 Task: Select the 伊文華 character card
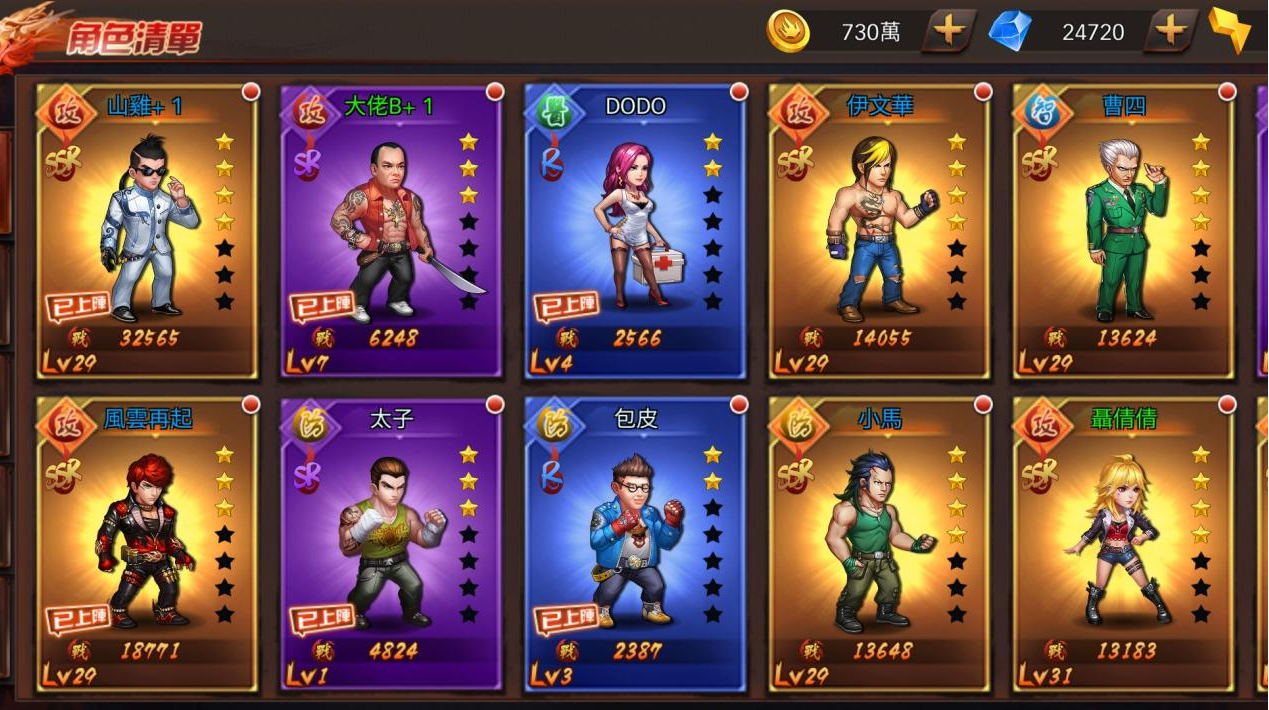[879, 232]
